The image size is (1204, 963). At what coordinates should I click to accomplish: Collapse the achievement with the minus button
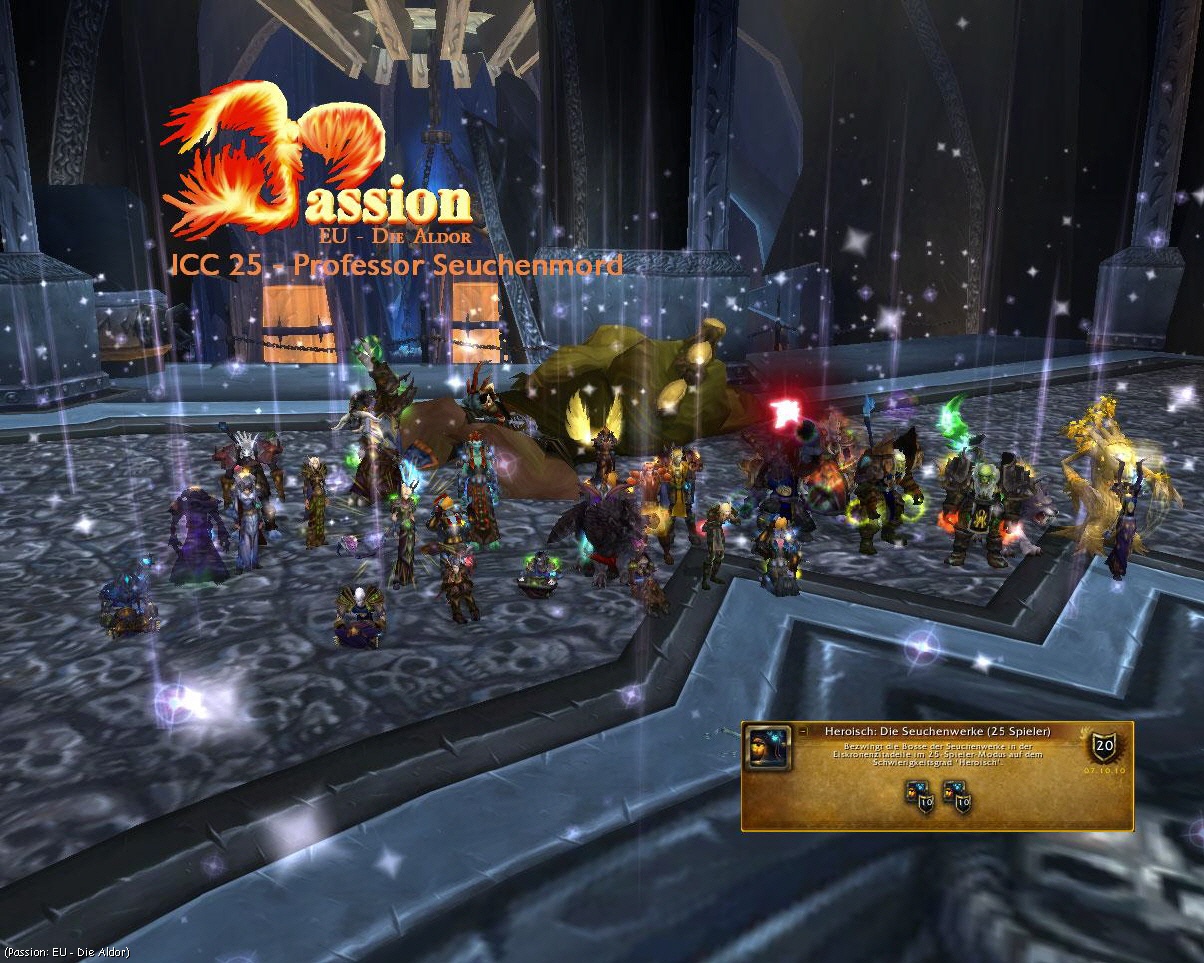tap(803, 732)
